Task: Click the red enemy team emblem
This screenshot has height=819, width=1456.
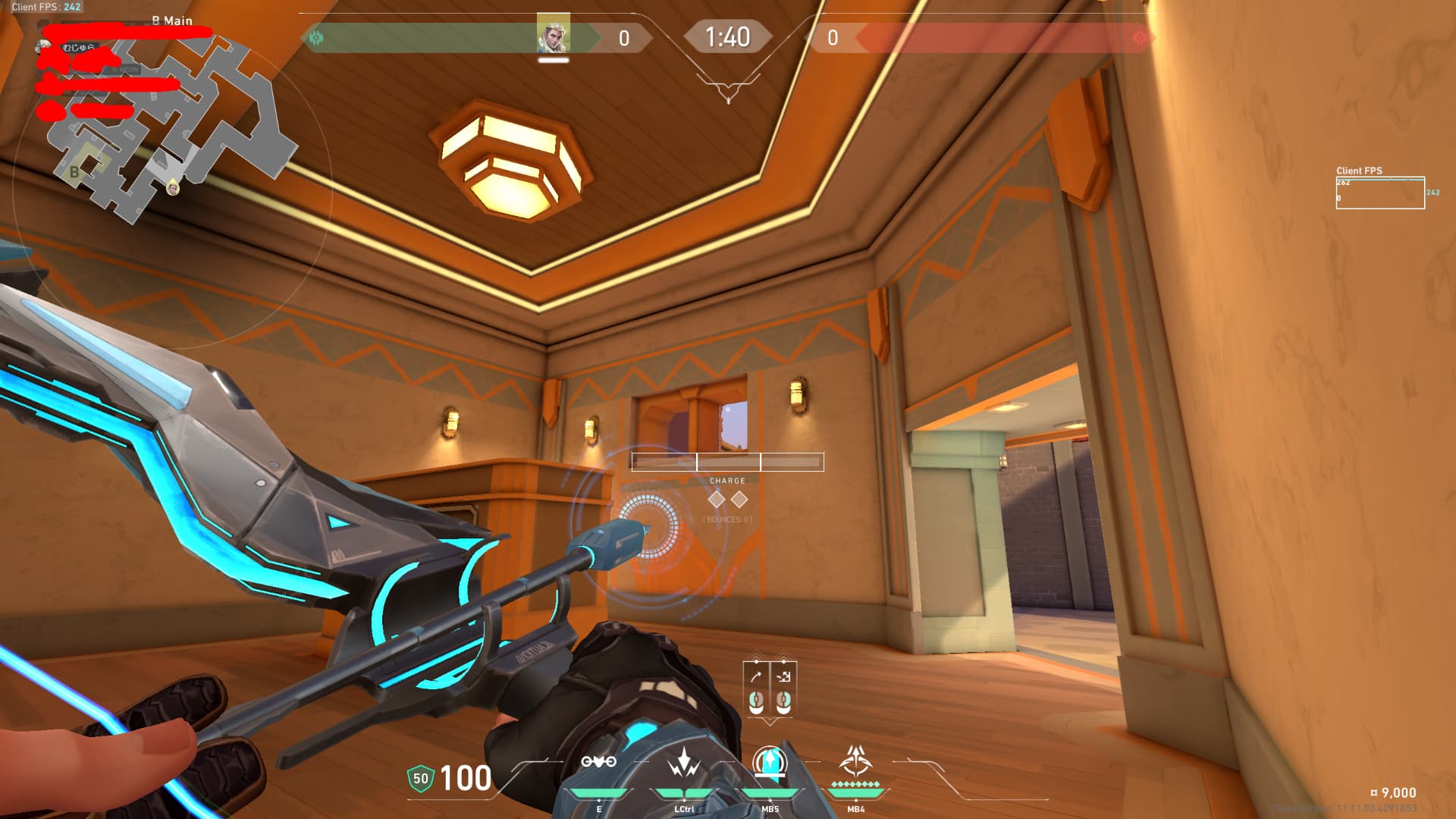Action: tap(1139, 37)
